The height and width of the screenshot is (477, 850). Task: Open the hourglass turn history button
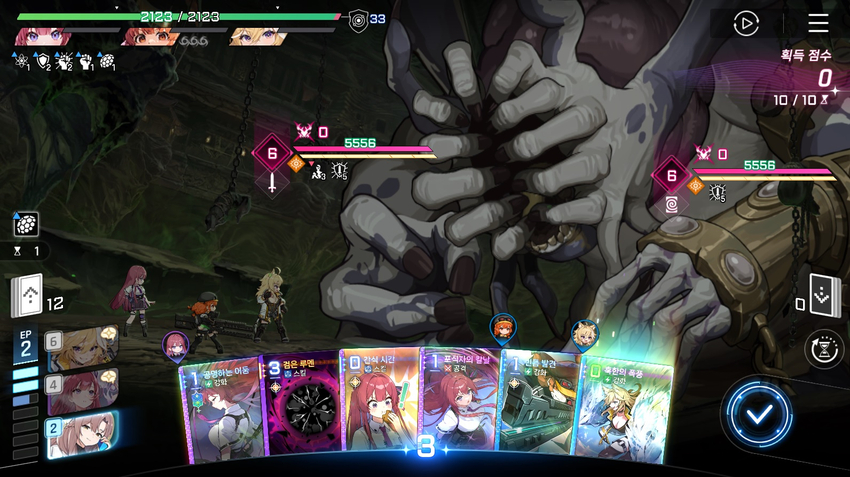click(823, 349)
